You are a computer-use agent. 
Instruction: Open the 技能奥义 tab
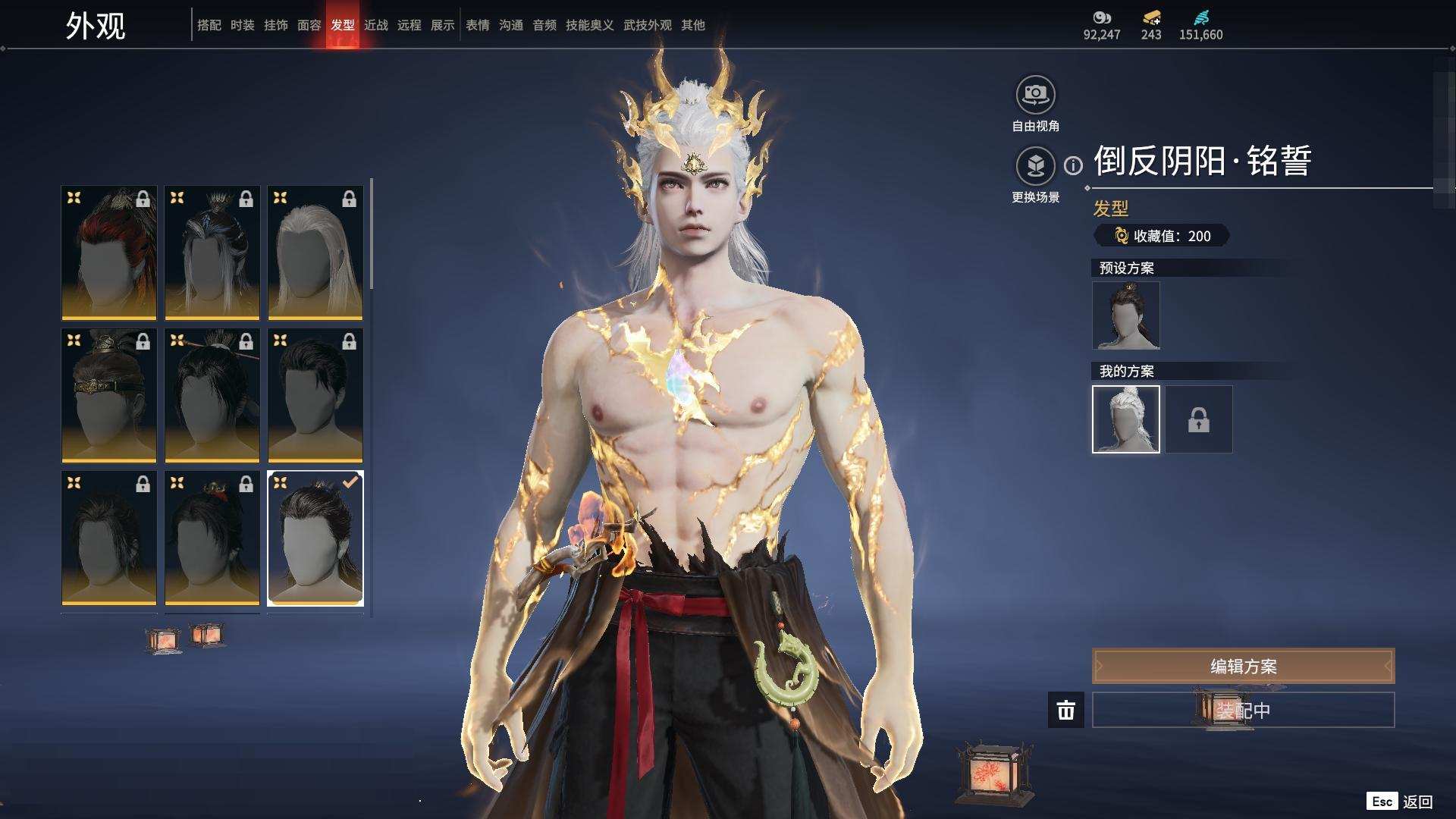coord(589,25)
